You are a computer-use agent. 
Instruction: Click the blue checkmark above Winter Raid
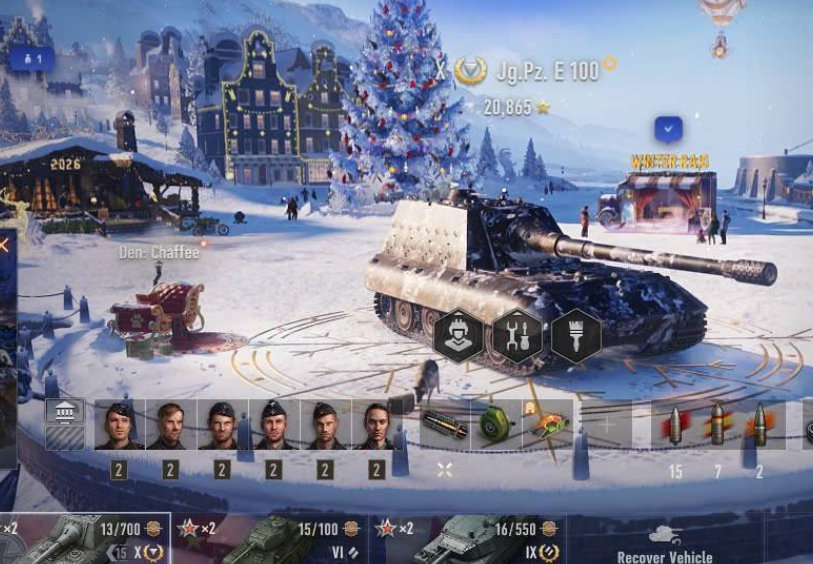[x=668, y=129]
